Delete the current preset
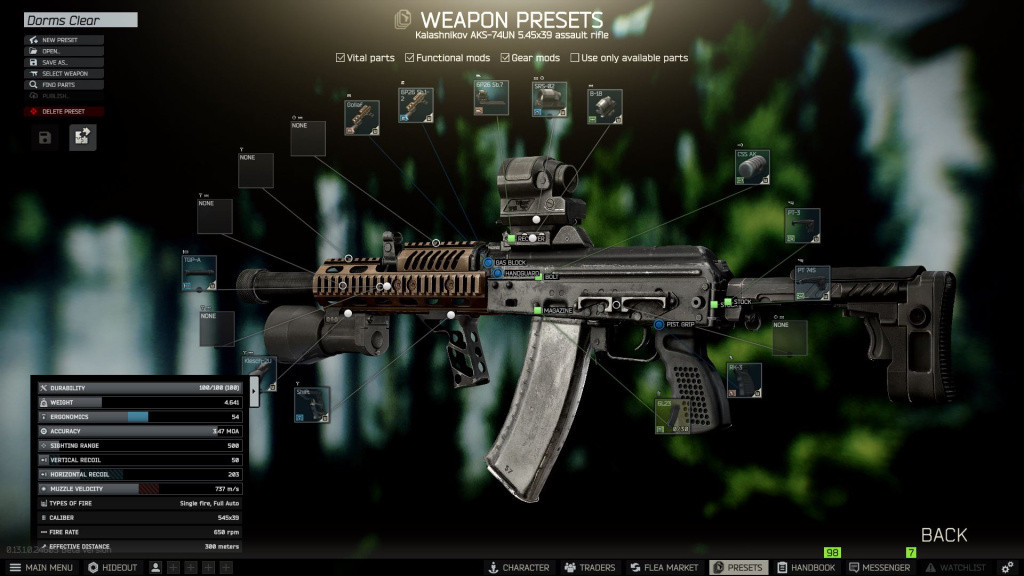Image resolution: width=1024 pixels, height=576 pixels. tap(64, 111)
